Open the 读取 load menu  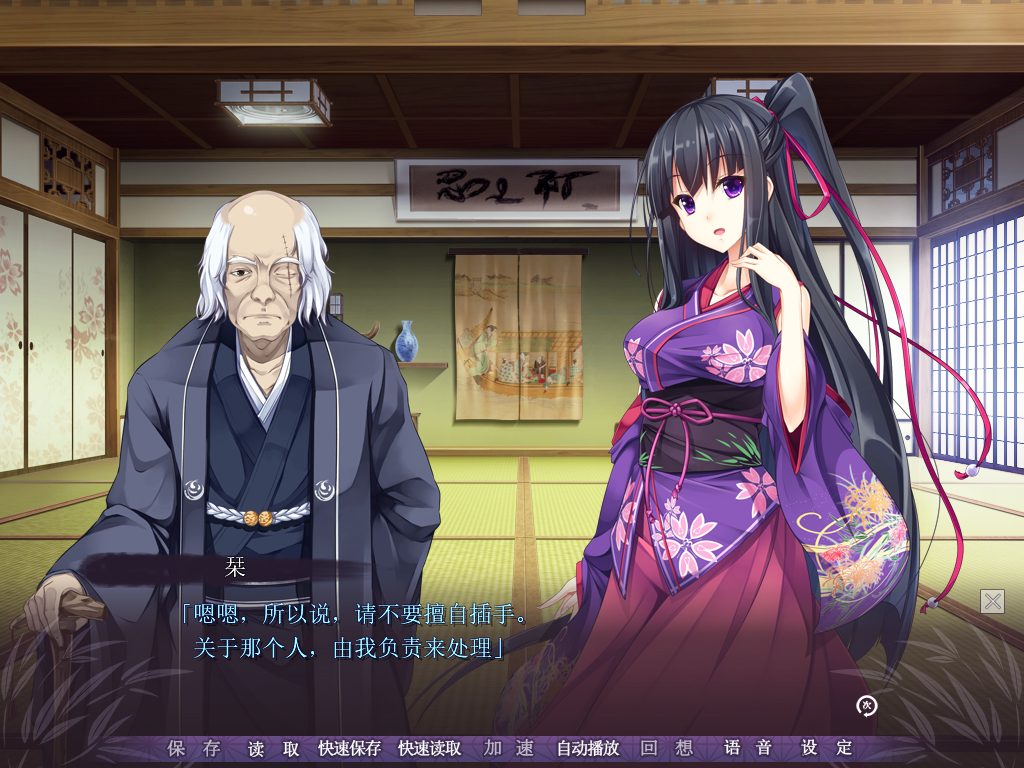[x=274, y=748]
